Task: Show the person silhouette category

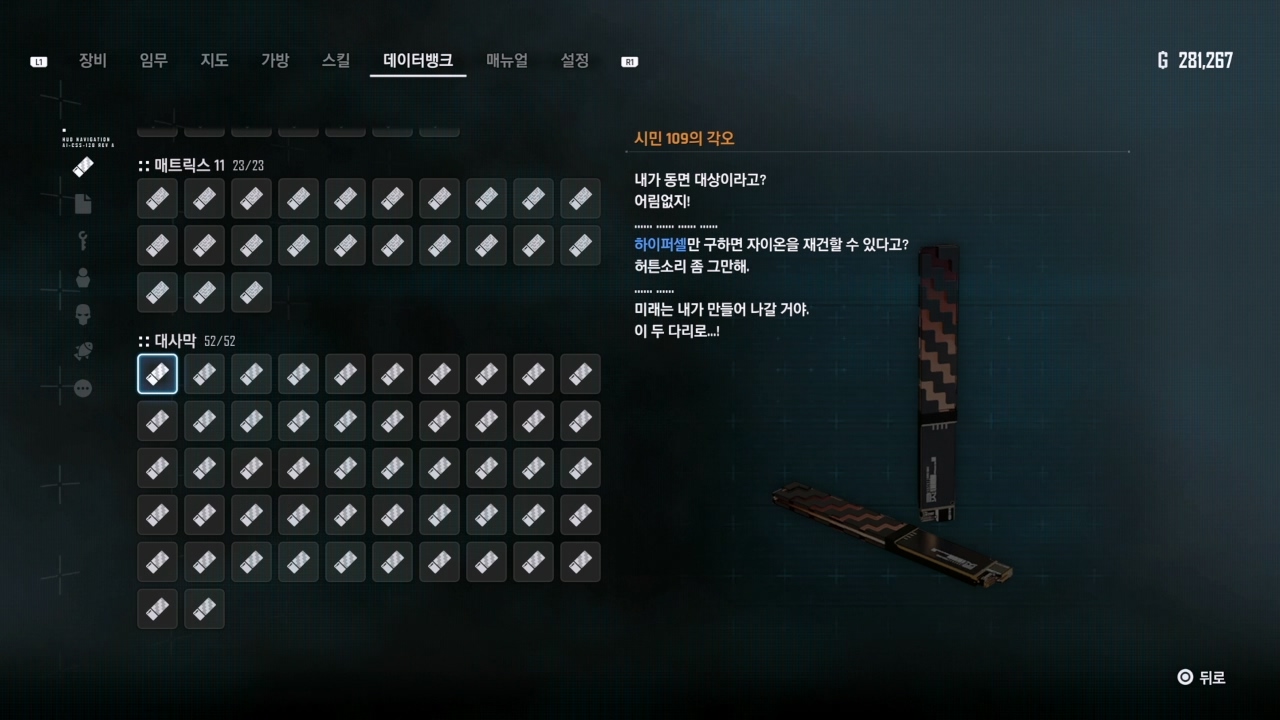Action: (83, 278)
